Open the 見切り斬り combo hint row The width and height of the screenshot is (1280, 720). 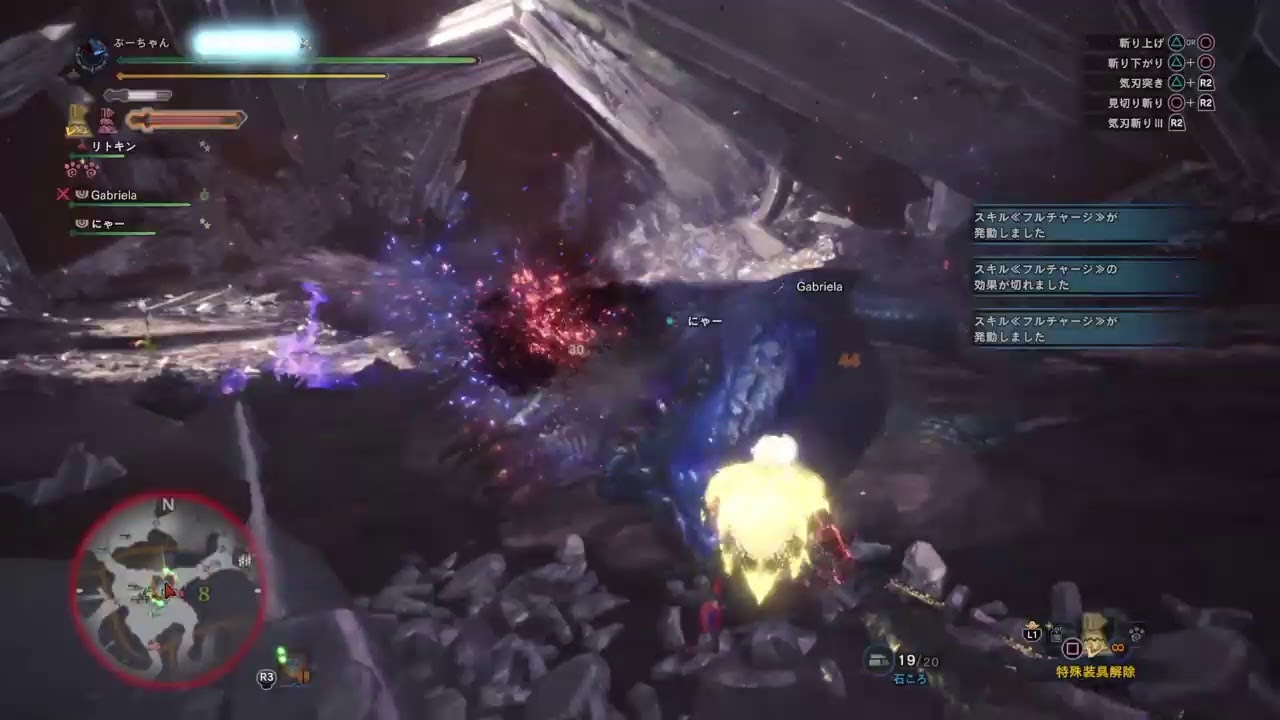coord(1140,102)
